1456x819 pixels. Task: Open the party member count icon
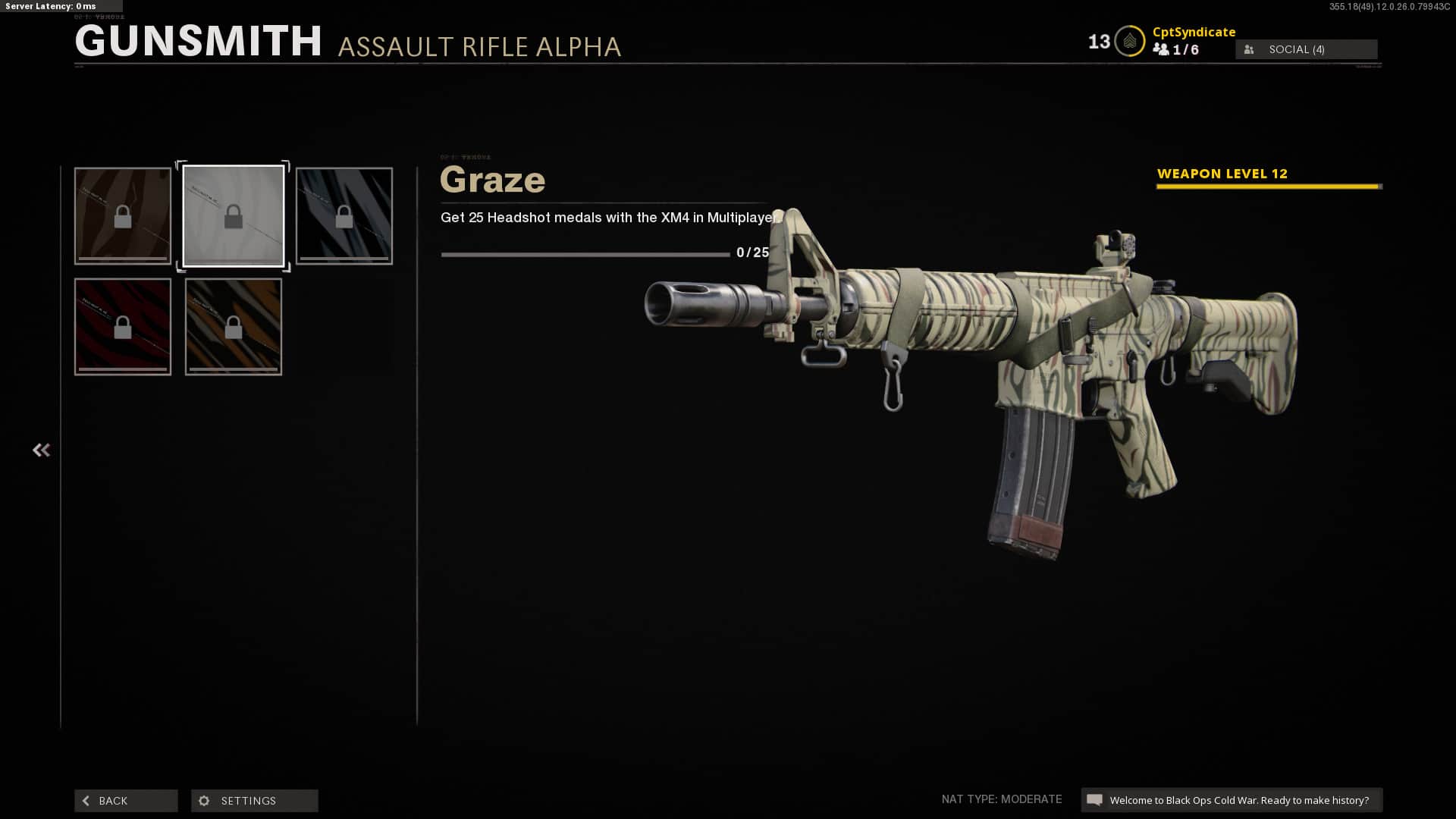pos(1161,49)
